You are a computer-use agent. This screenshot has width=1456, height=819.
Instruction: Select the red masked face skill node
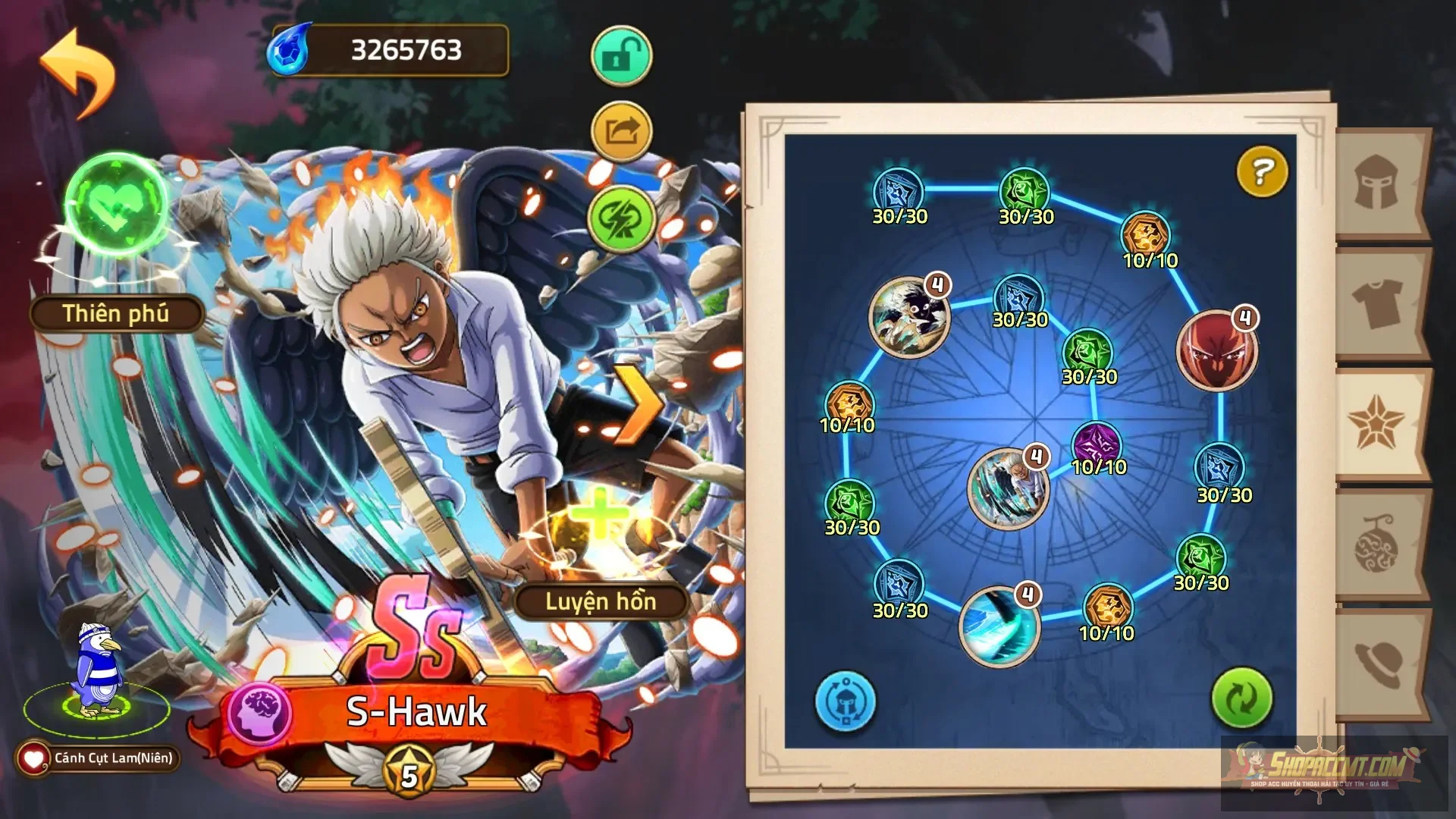tap(1216, 350)
